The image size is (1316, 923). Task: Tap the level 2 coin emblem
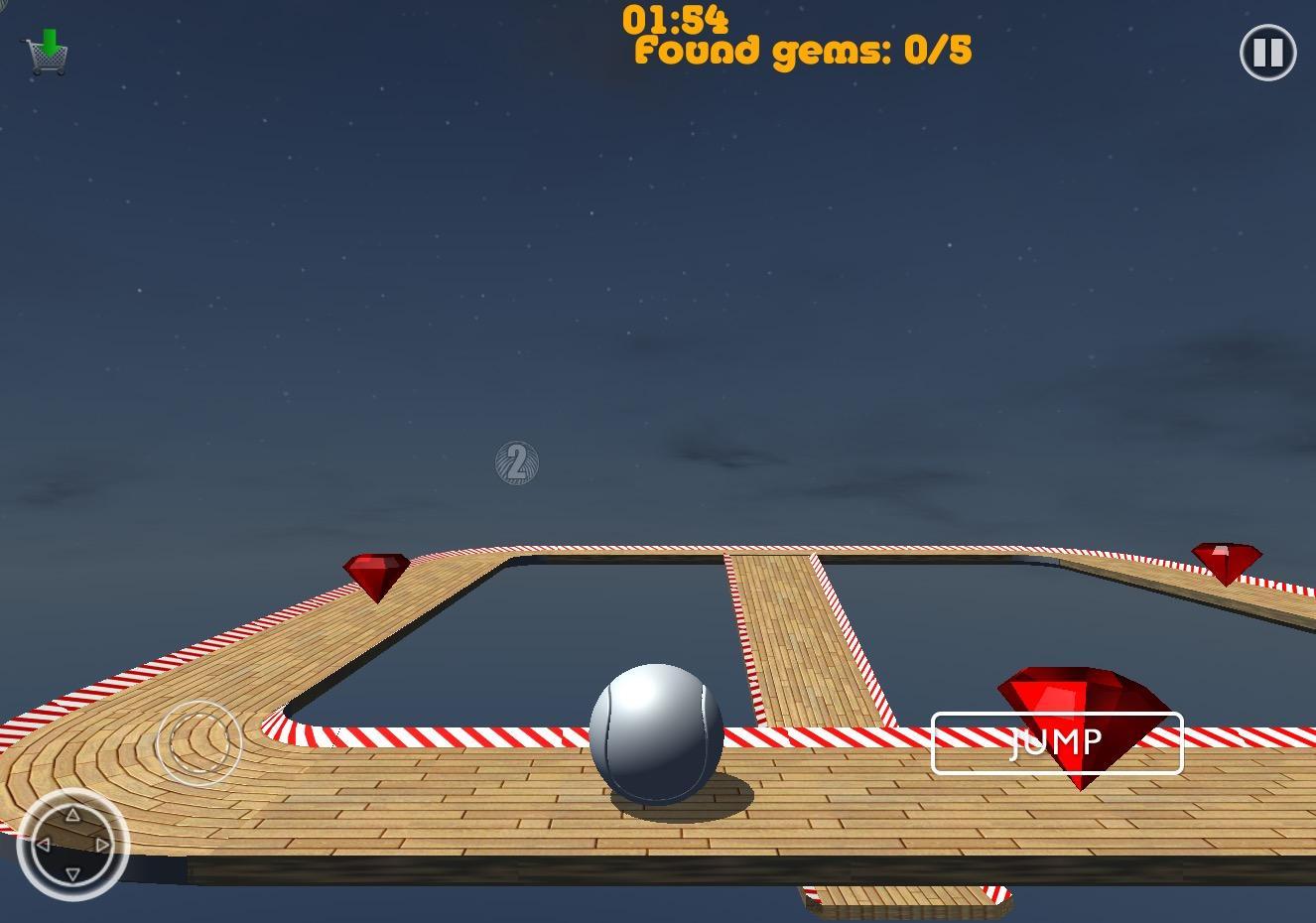pyautogui.click(x=515, y=463)
